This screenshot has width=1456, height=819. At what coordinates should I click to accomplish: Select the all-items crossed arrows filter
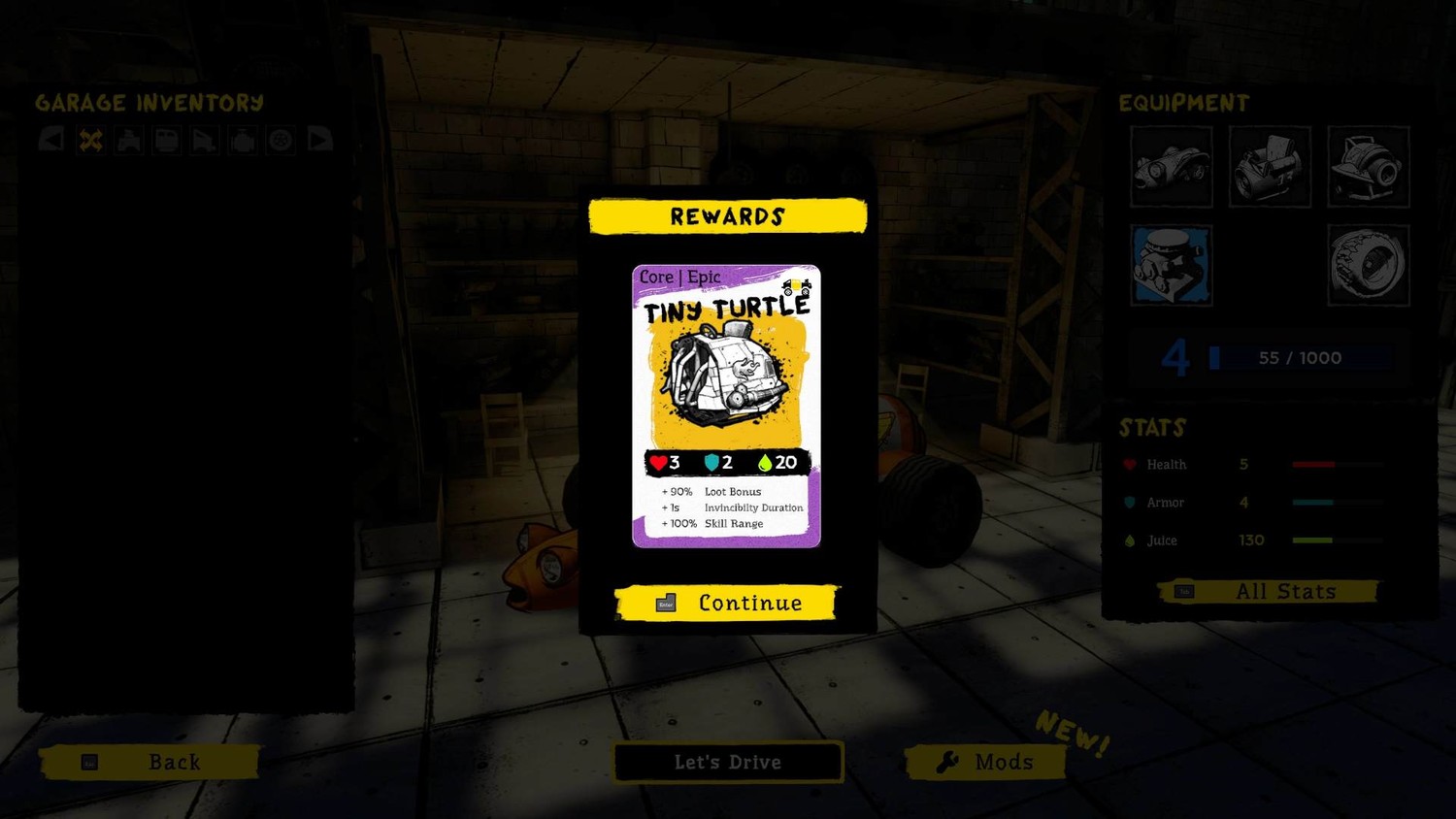(90, 141)
